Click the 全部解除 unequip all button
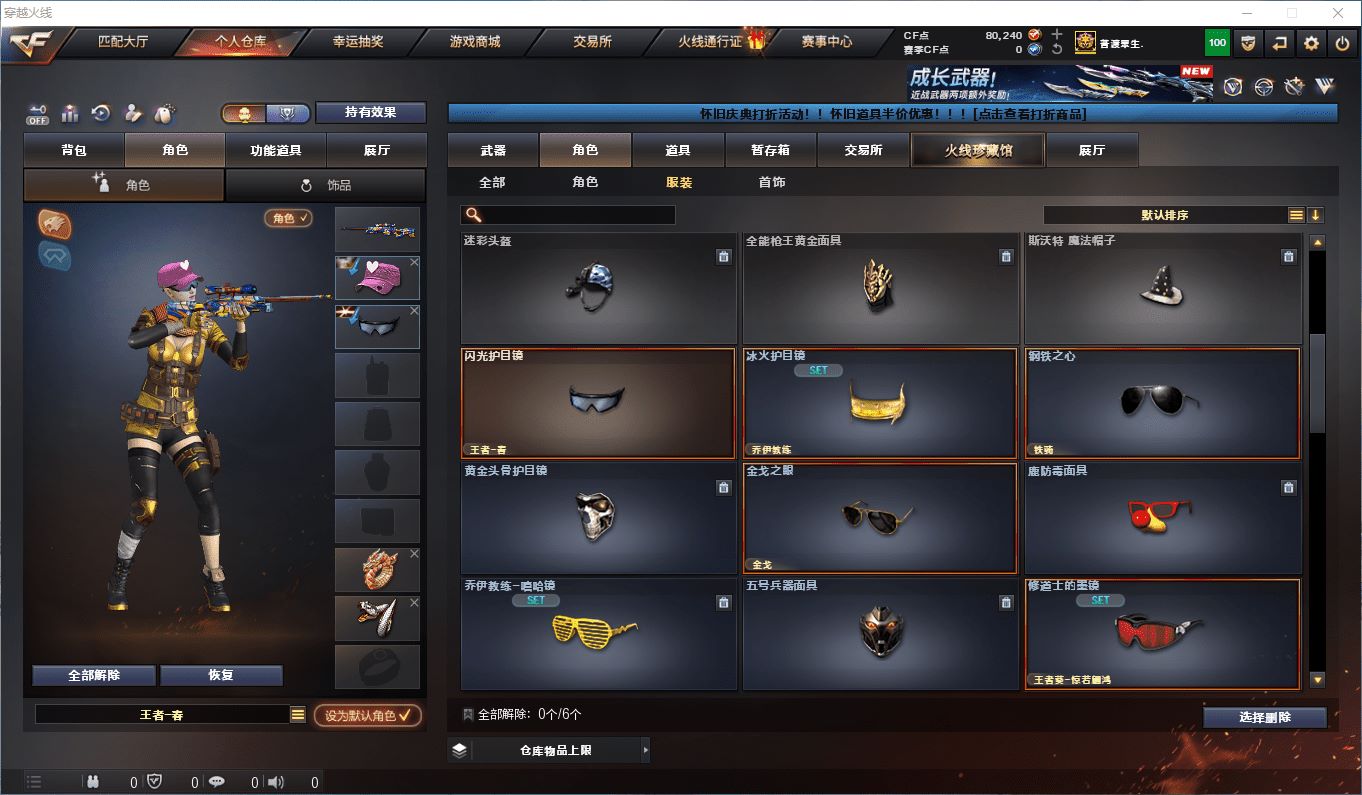The height and width of the screenshot is (795, 1362). (x=94, y=675)
